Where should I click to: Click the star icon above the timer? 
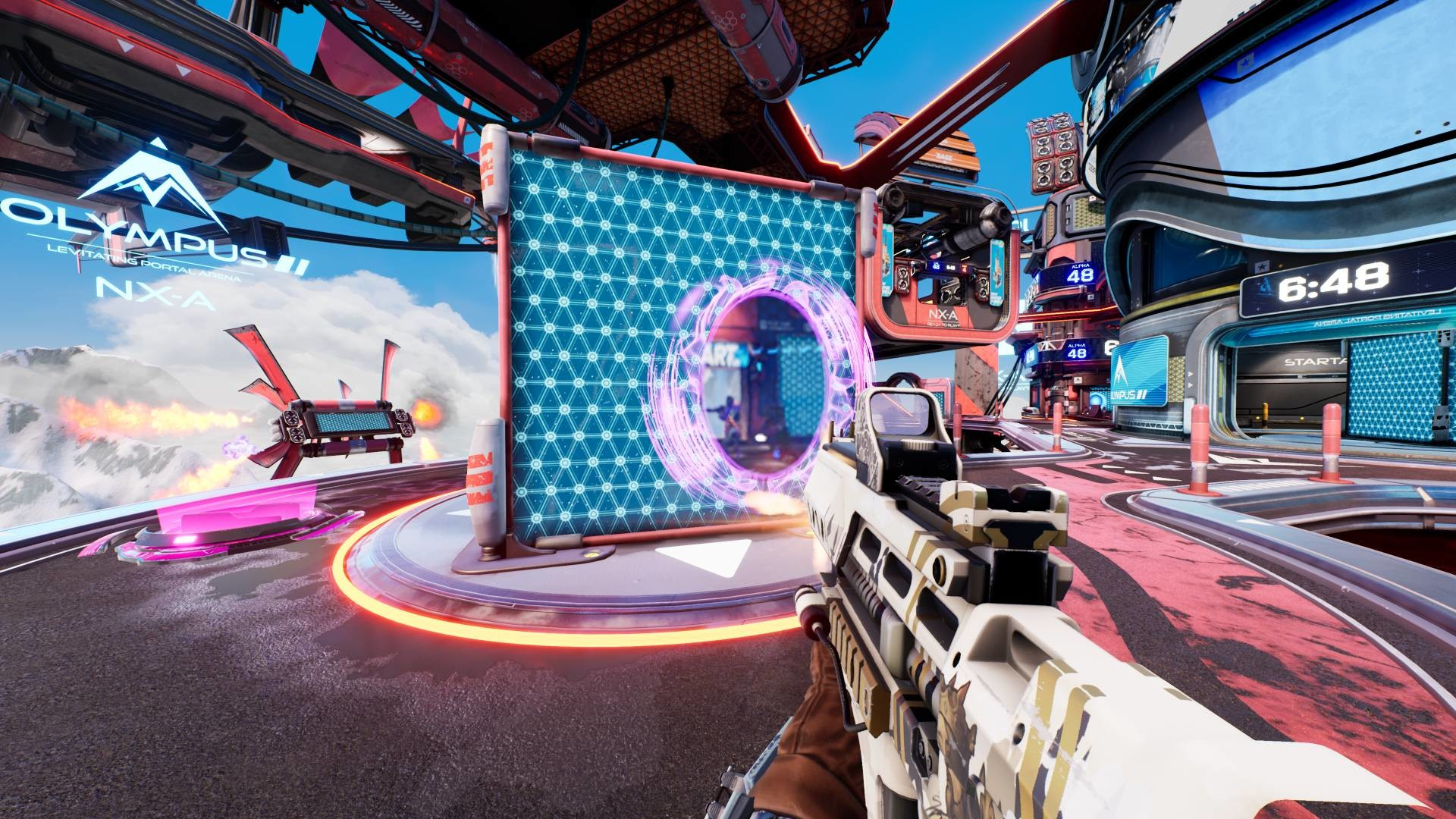click(x=1260, y=265)
